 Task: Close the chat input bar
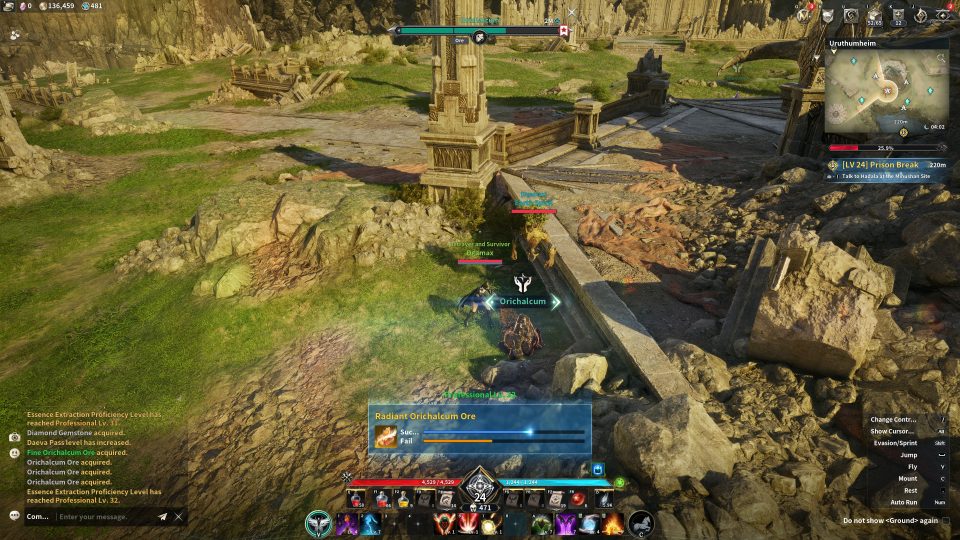coord(179,517)
